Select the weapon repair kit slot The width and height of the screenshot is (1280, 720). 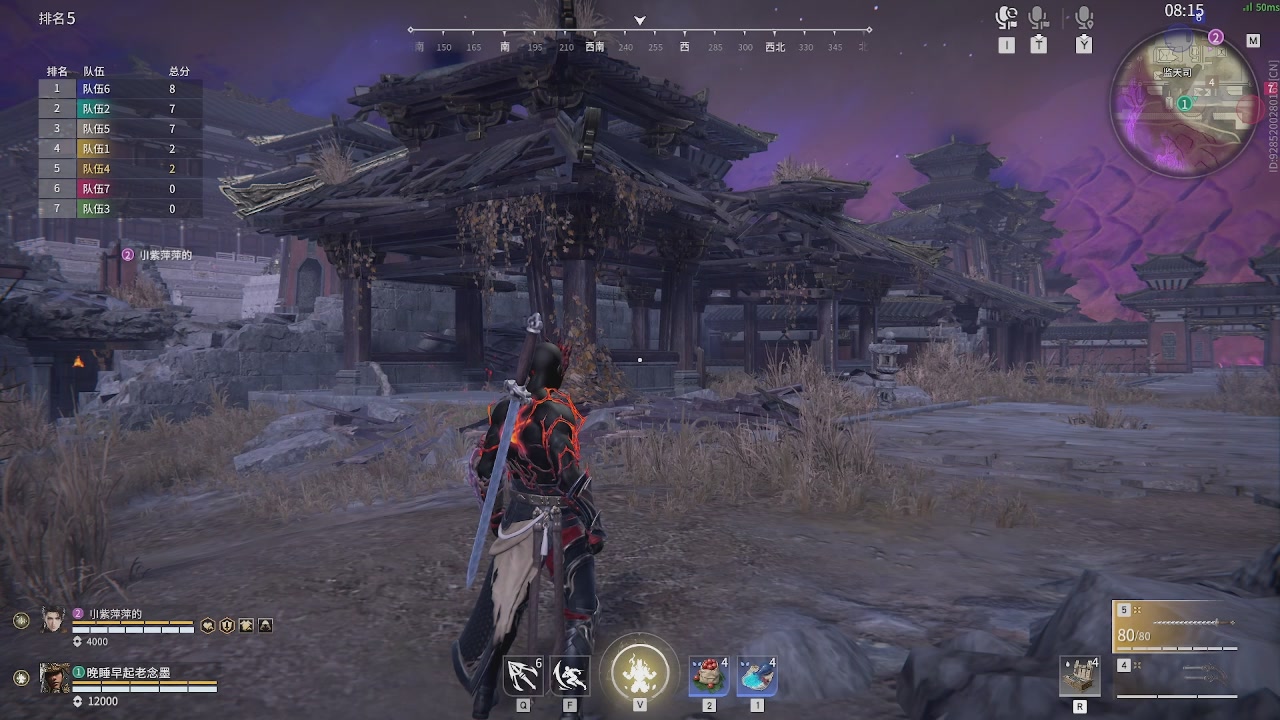pyautogui.click(x=1080, y=677)
